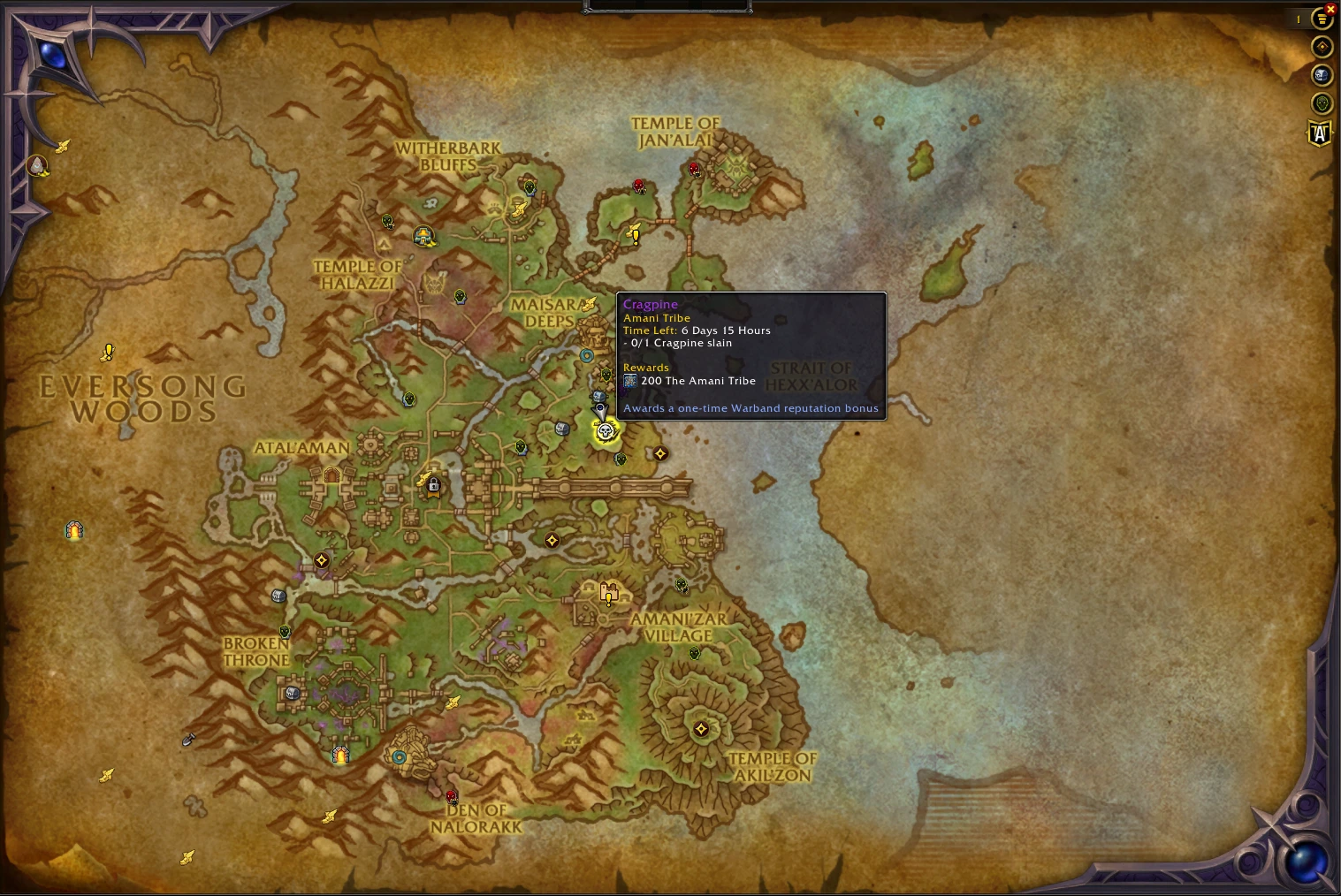Click the shovel digsite icon west of Broken Throne
Image resolution: width=1341 pixels, height=896 pixels.
pyautogui.click(x=189, y=740)
